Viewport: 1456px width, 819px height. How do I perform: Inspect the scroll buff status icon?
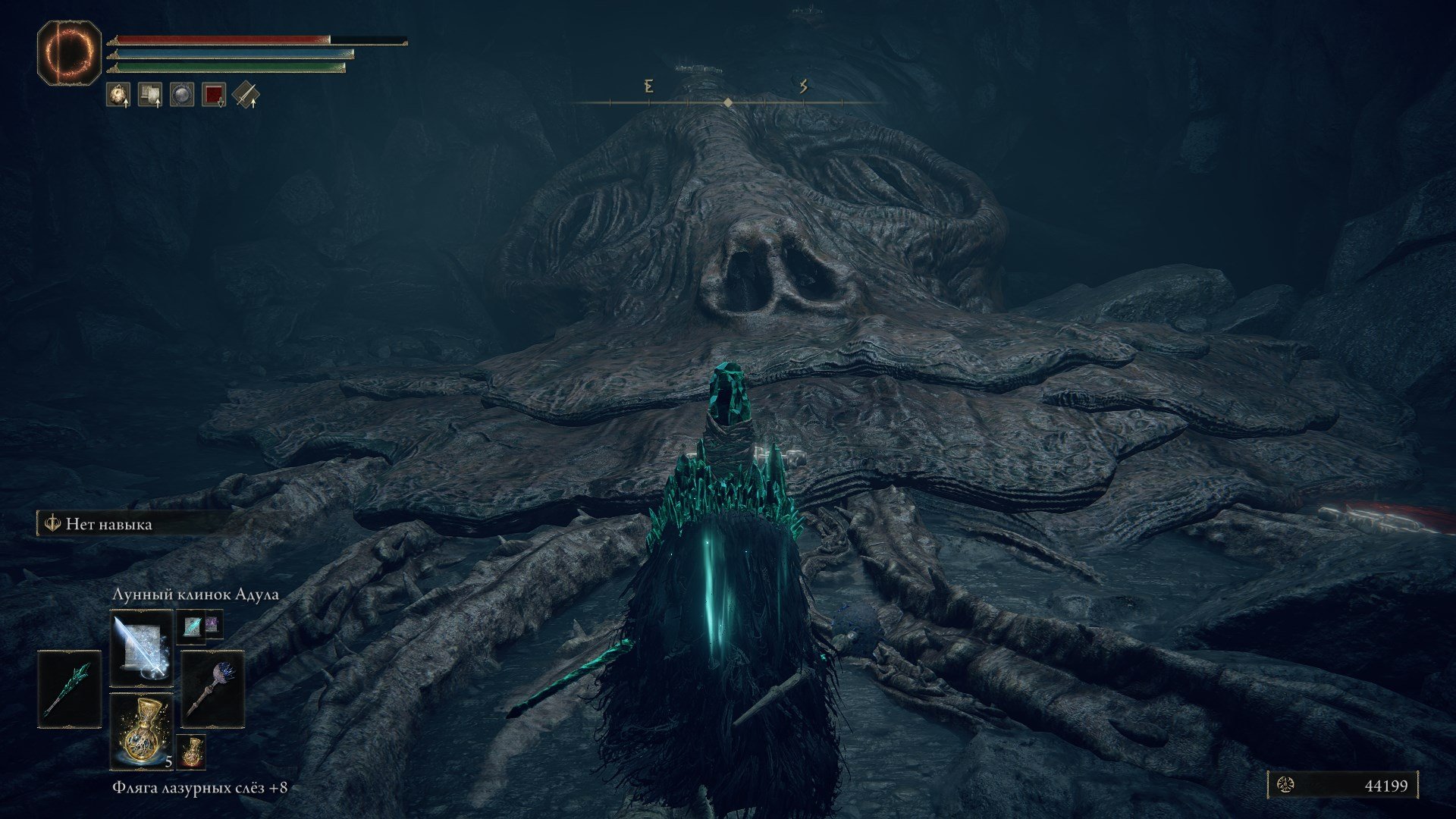(x=150, y=95)
